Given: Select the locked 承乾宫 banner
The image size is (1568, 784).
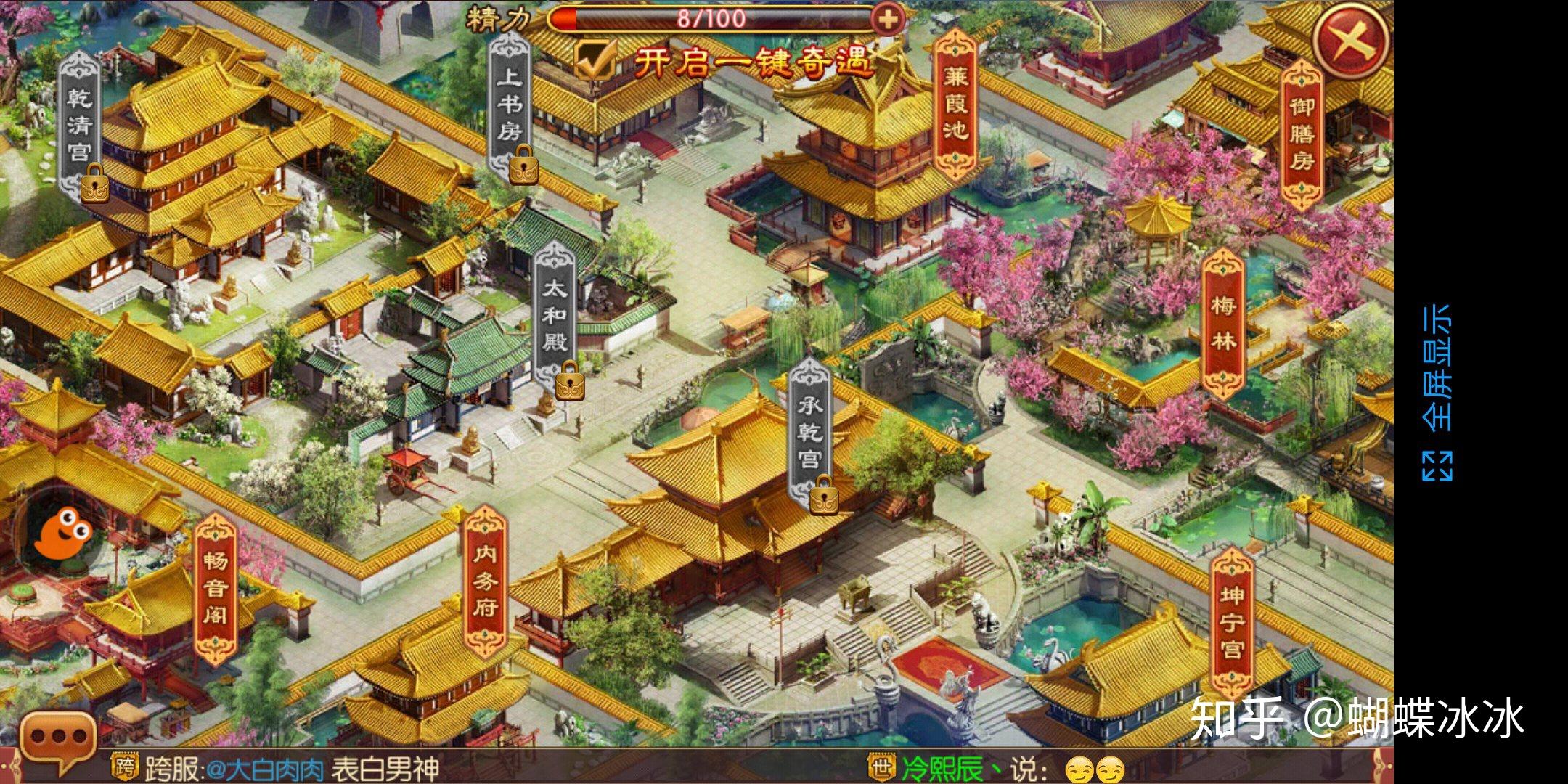Looking at the screenshot, I should coord(809,434).
